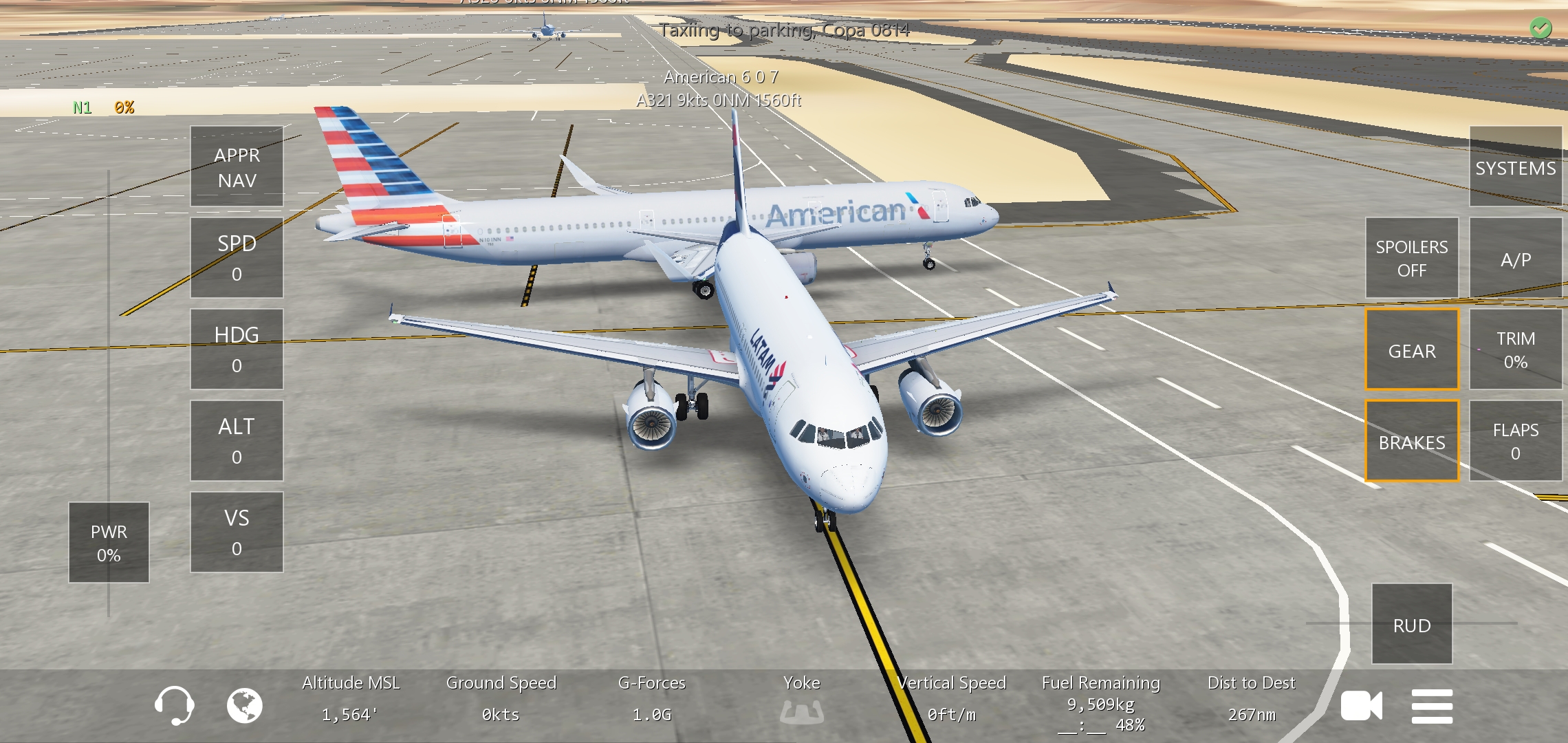
Task: Switch camera using the video camera icon
Action: (x=1361, y=706)
